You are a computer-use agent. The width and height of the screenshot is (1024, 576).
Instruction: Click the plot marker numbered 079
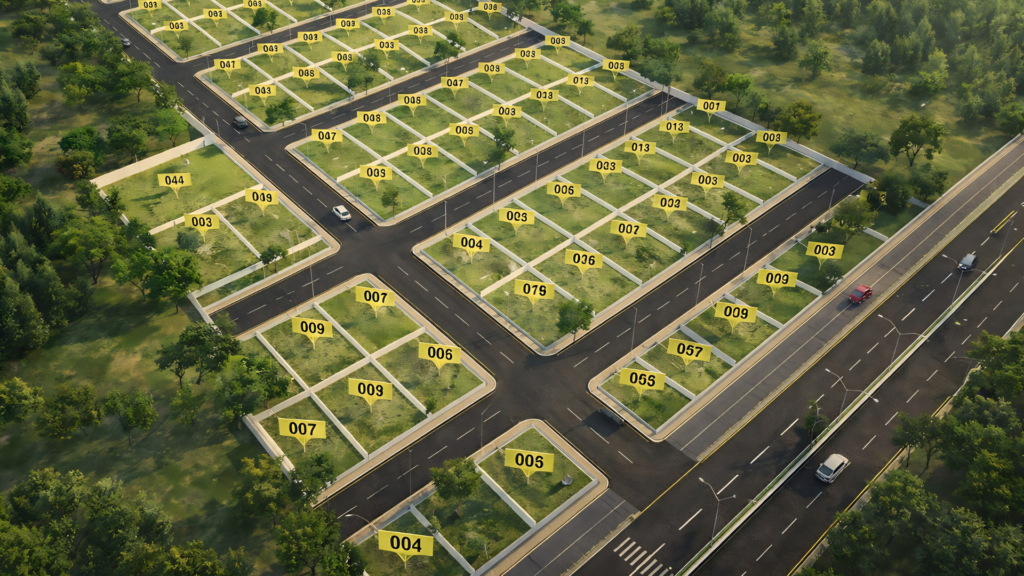[534, 289]
